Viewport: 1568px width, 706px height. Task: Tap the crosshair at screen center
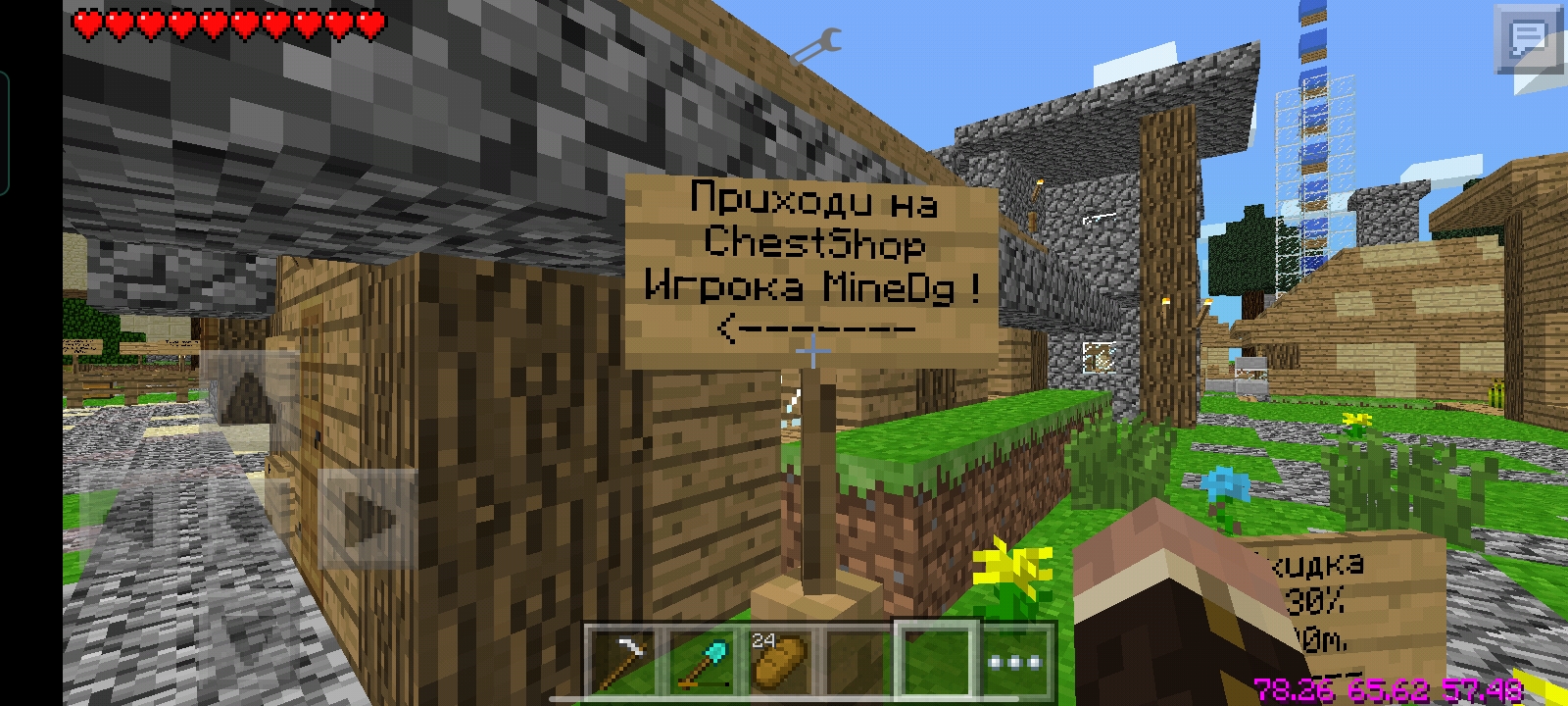tap(813, 350)
